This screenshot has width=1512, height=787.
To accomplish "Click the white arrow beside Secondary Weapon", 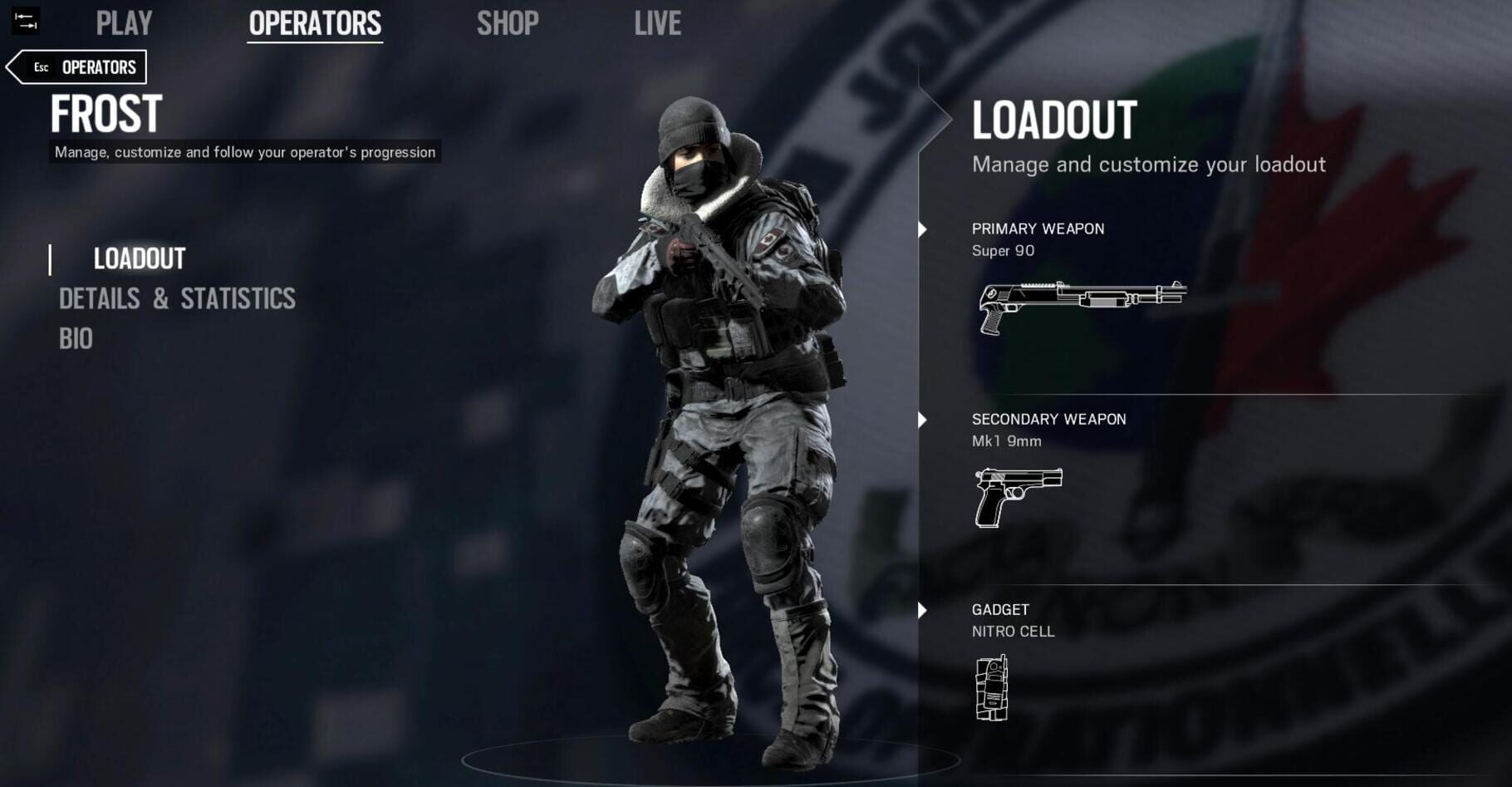I will [922, 421].
